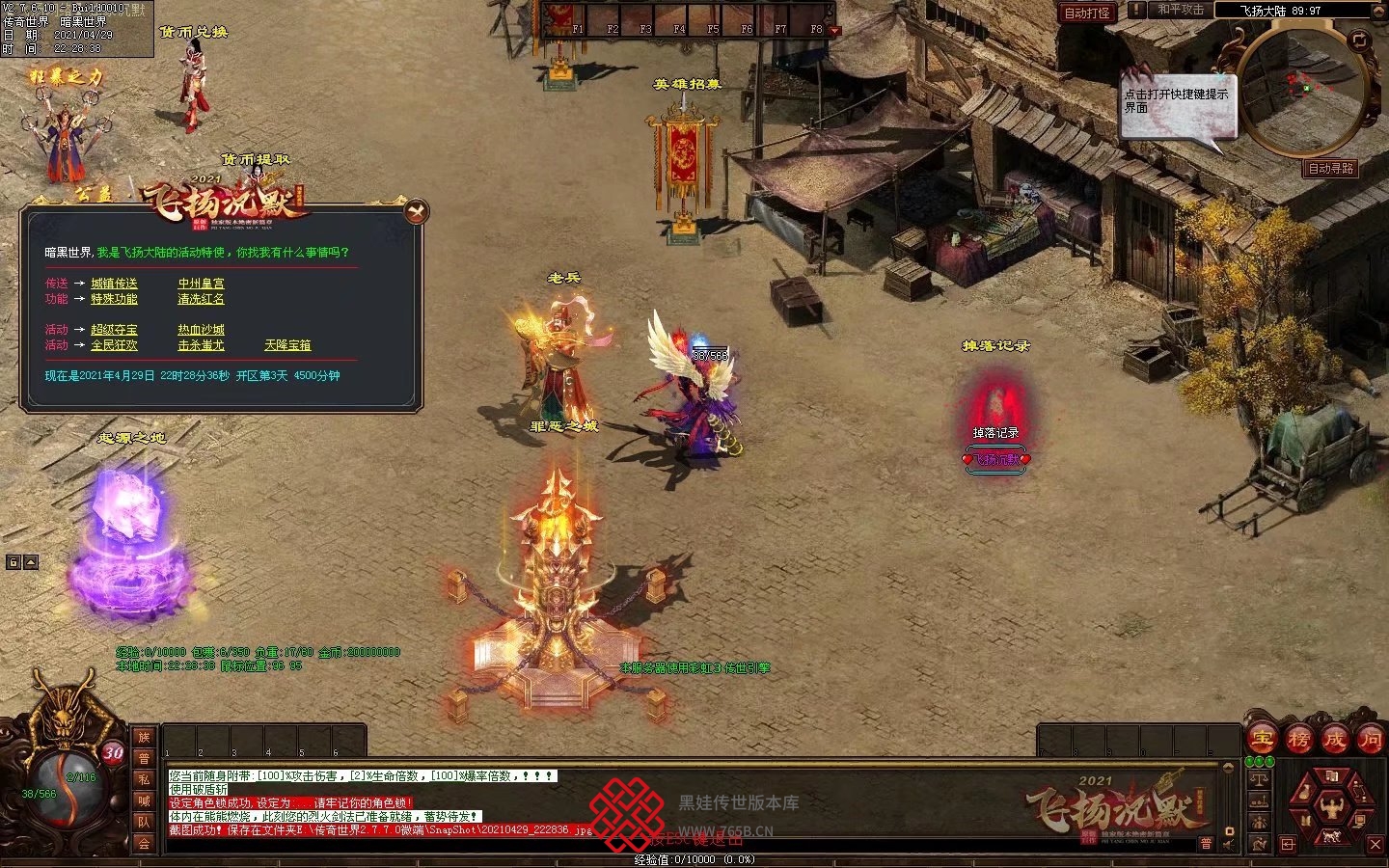
Task: Open 特殊功能 from the dialogue
Action: point(114,299)
